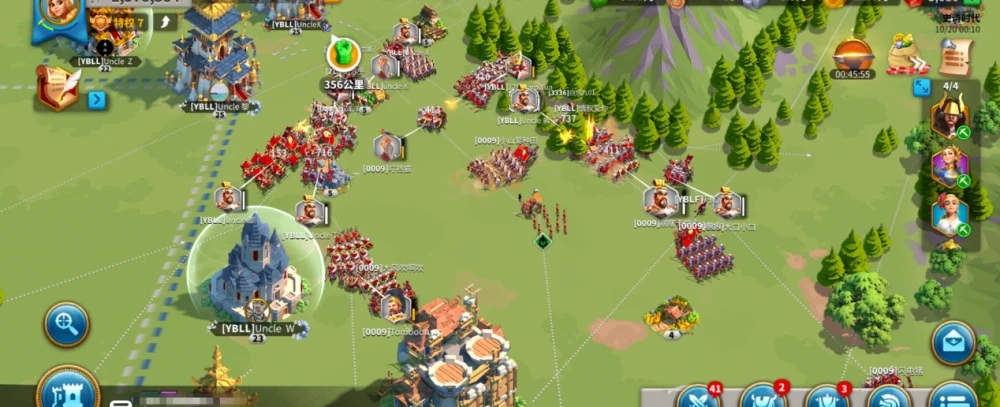The width and height of the screenshot is (1000, 407).
Task: Expand the blue arrow beside quest scroll
Action: [x=97, y=99]
